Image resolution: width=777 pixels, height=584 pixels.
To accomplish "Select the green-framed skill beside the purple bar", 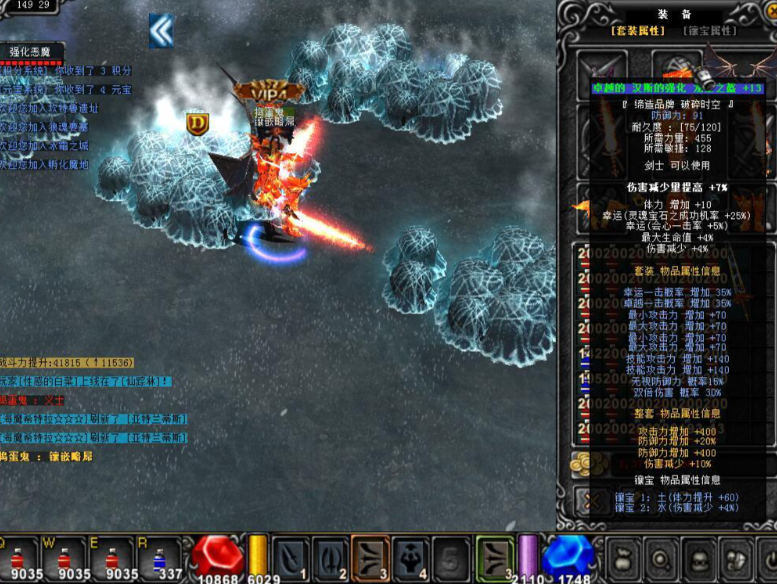I will pos(494,556).
